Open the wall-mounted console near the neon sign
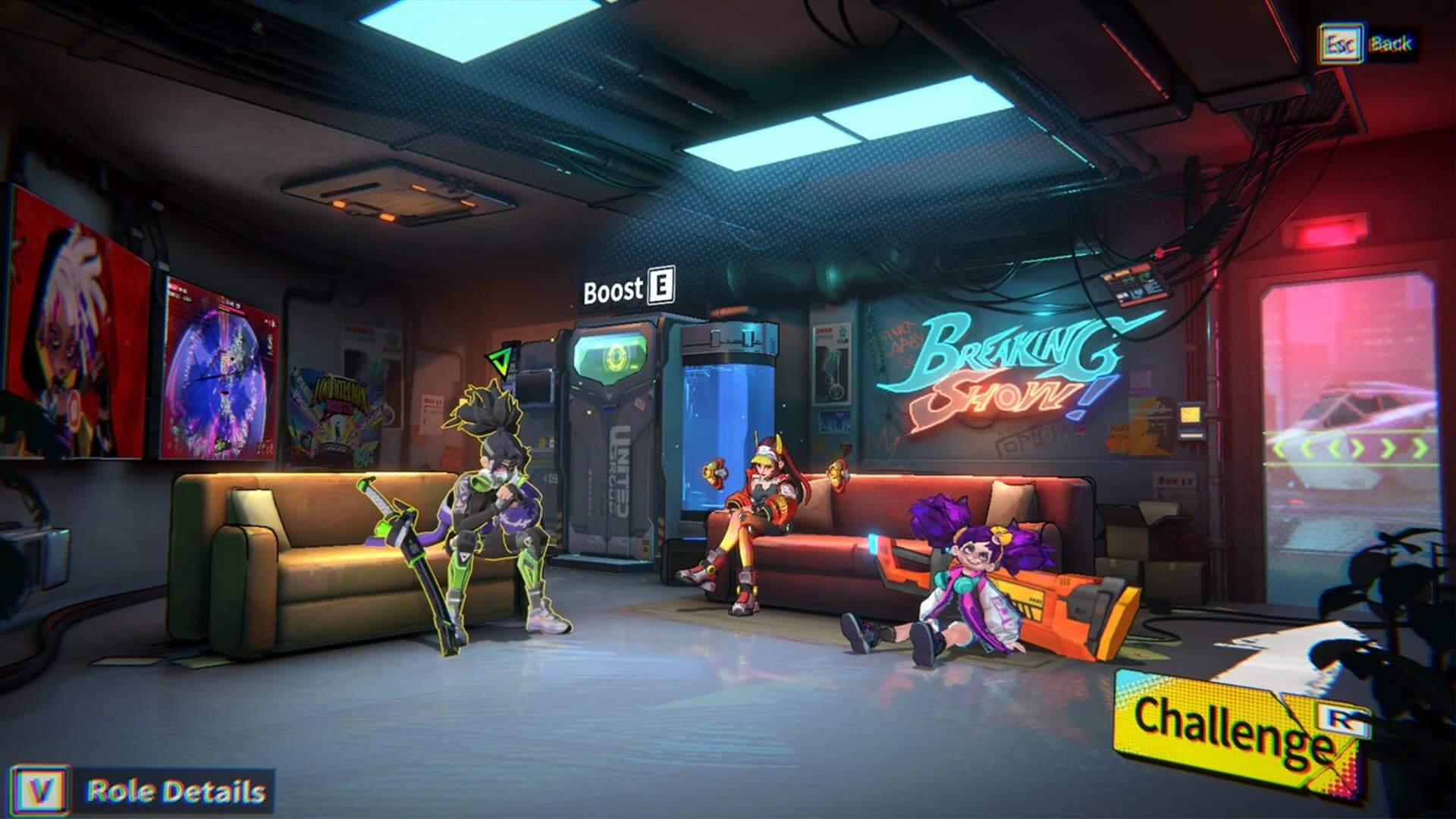This screenshot has height=819, width=1456. [1135, 286]
